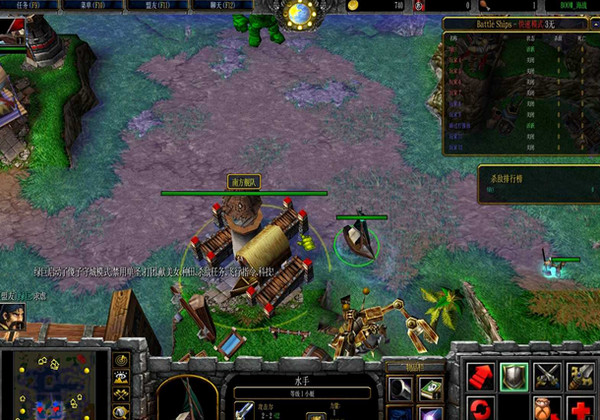This screenshot has height=420, width=600.
Task: Activate the shield Hold Position command
Action: [x=513, y=375]
